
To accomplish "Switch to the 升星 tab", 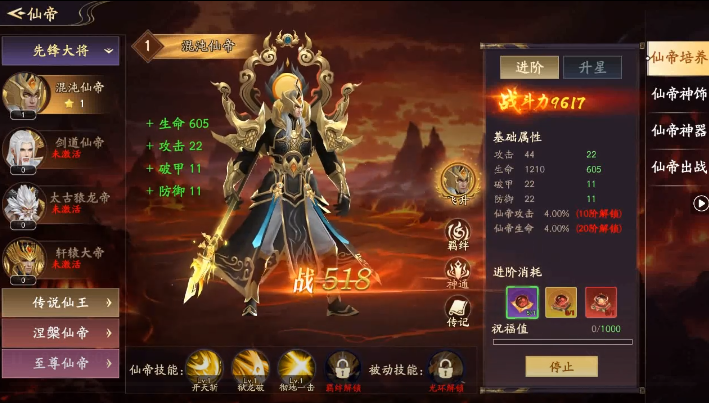I will click(x=592, y=67).
